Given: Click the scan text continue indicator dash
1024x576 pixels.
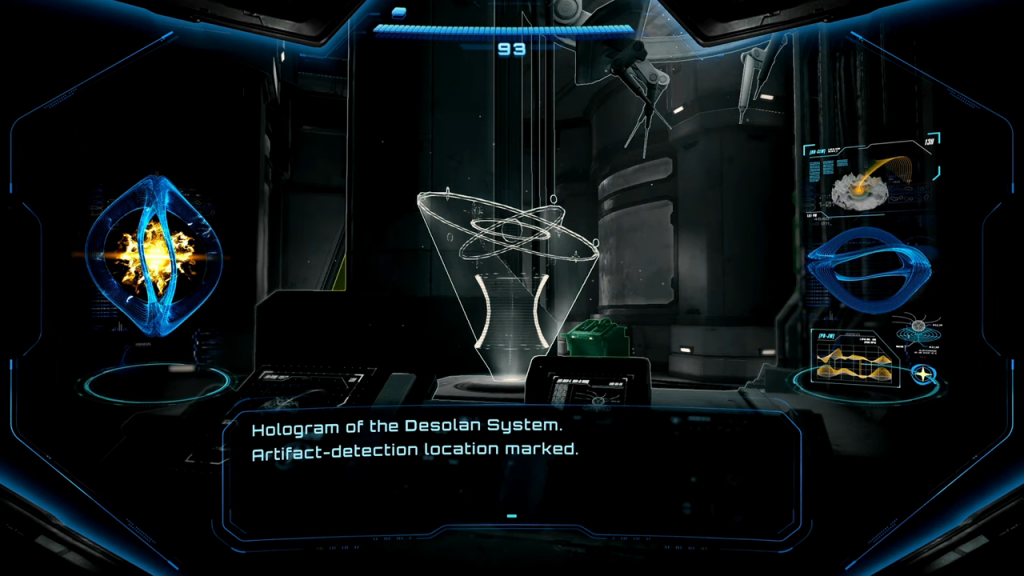Looking at the screenshot, I should click(x=511, y=516).
